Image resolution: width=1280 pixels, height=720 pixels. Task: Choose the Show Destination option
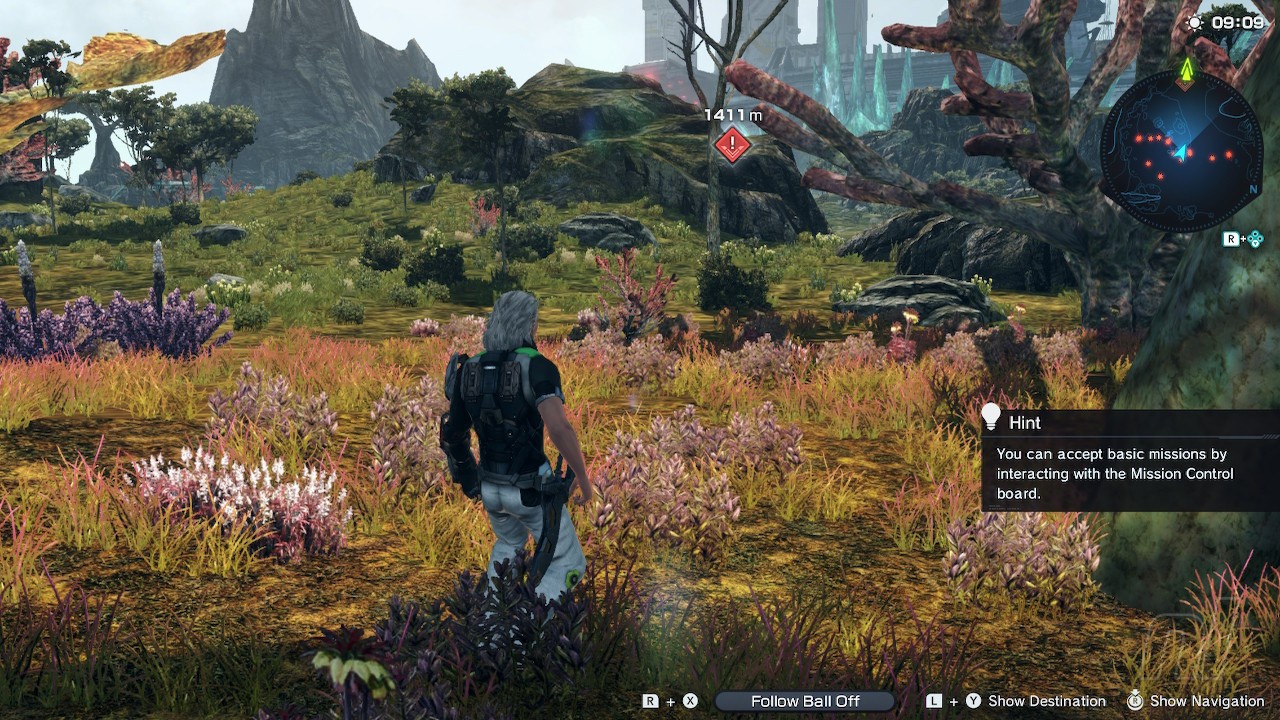1046,701
